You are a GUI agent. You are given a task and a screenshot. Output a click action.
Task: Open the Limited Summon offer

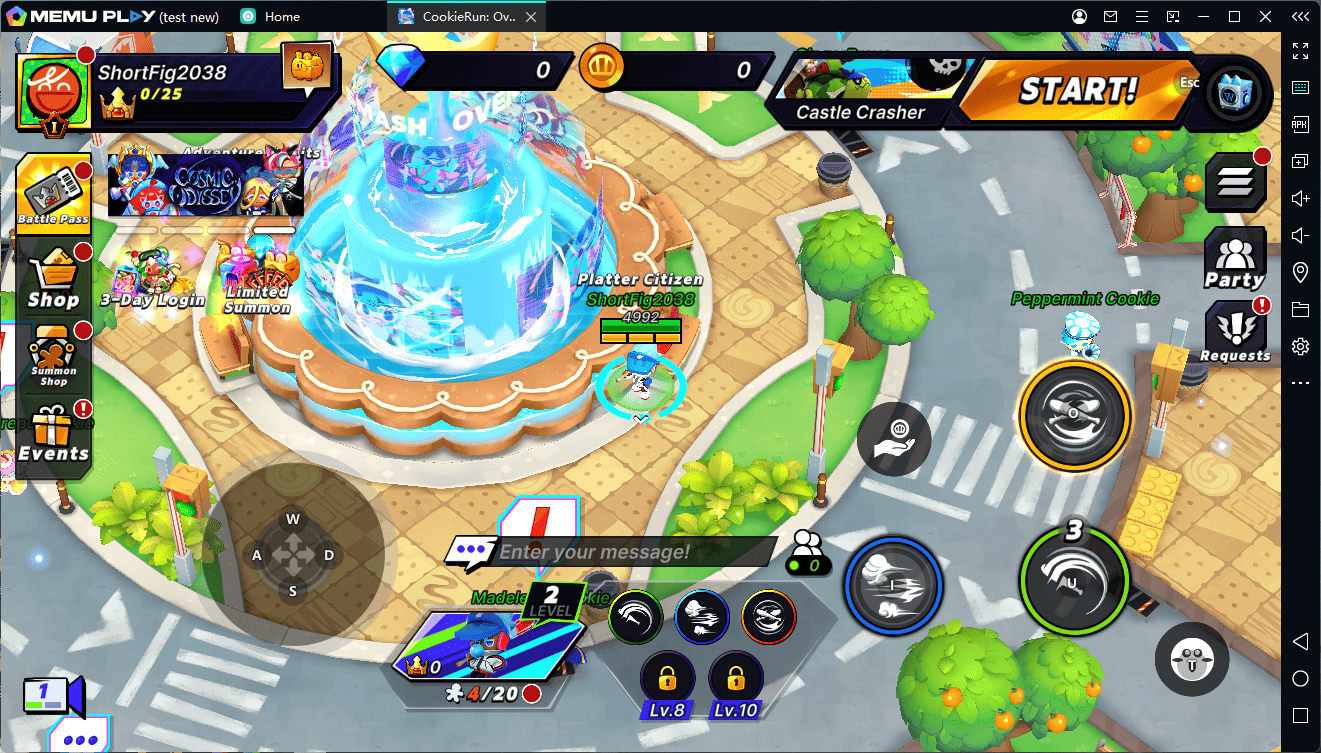point(258,282)
